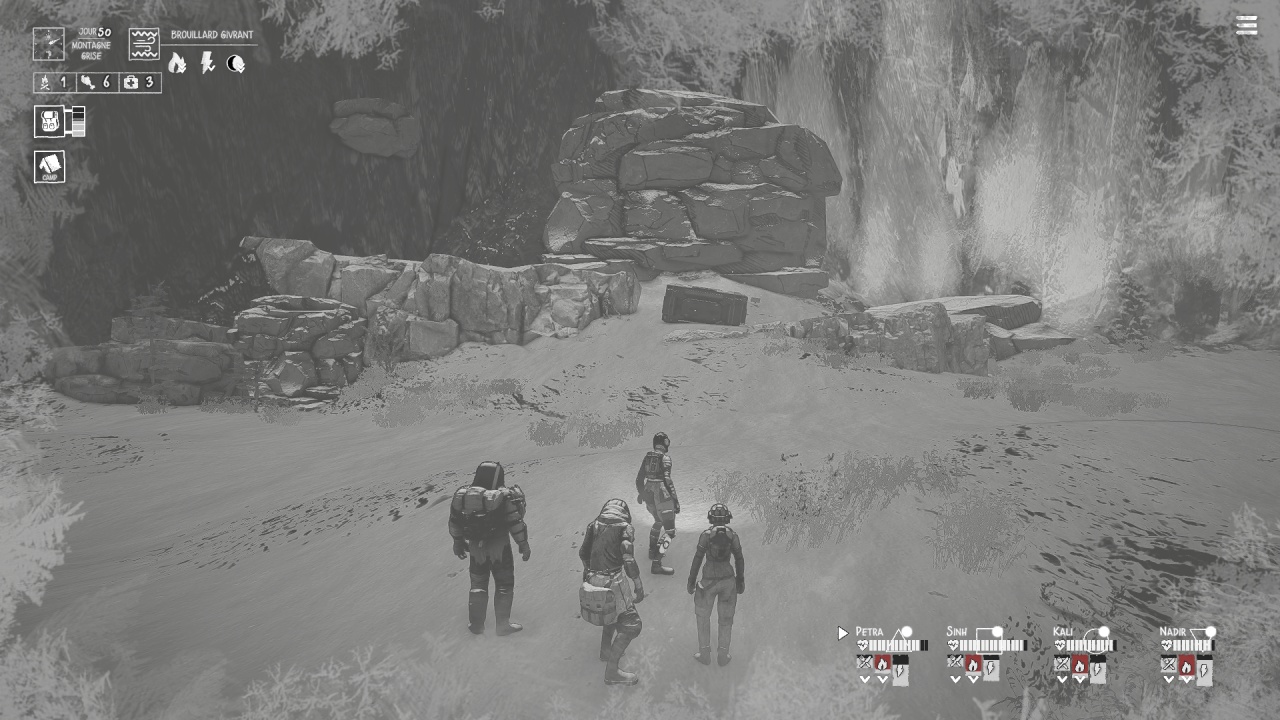Open the hamburger menu in top right
1280x720 pixels.
click(1246, 25)
